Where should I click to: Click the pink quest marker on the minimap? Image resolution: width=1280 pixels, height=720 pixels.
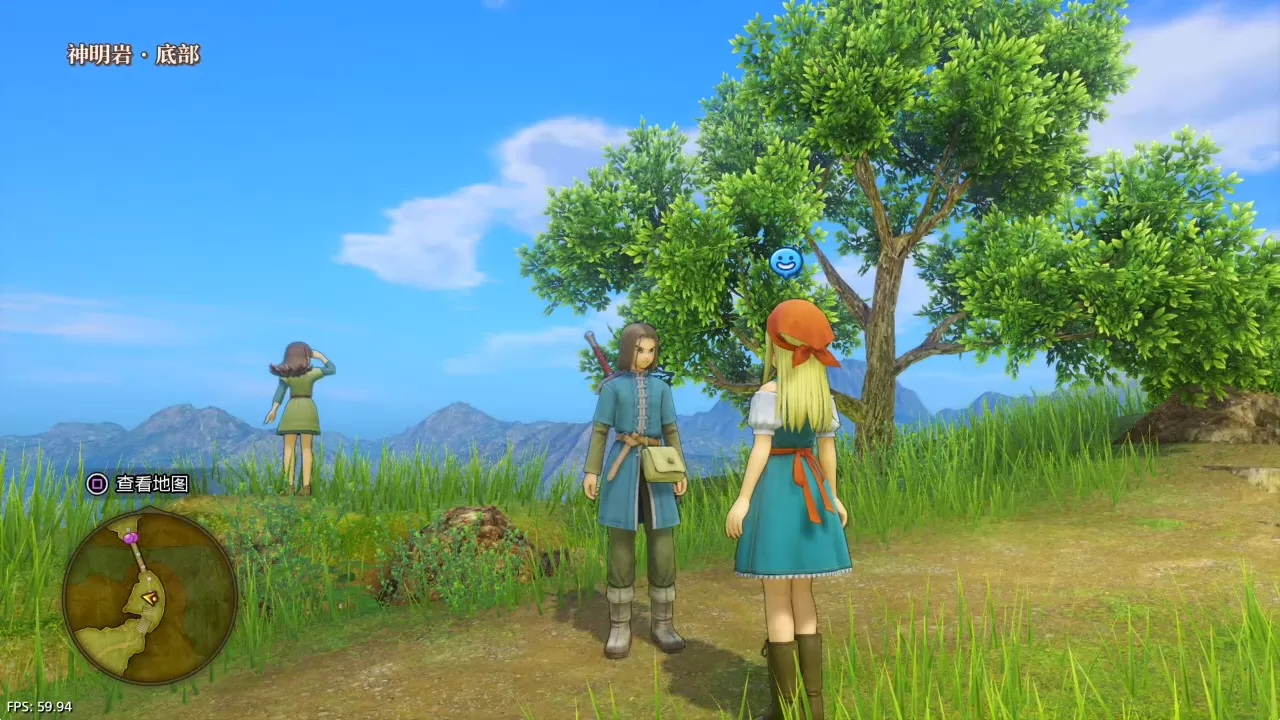pyautogui.click(x=131, y=537)
